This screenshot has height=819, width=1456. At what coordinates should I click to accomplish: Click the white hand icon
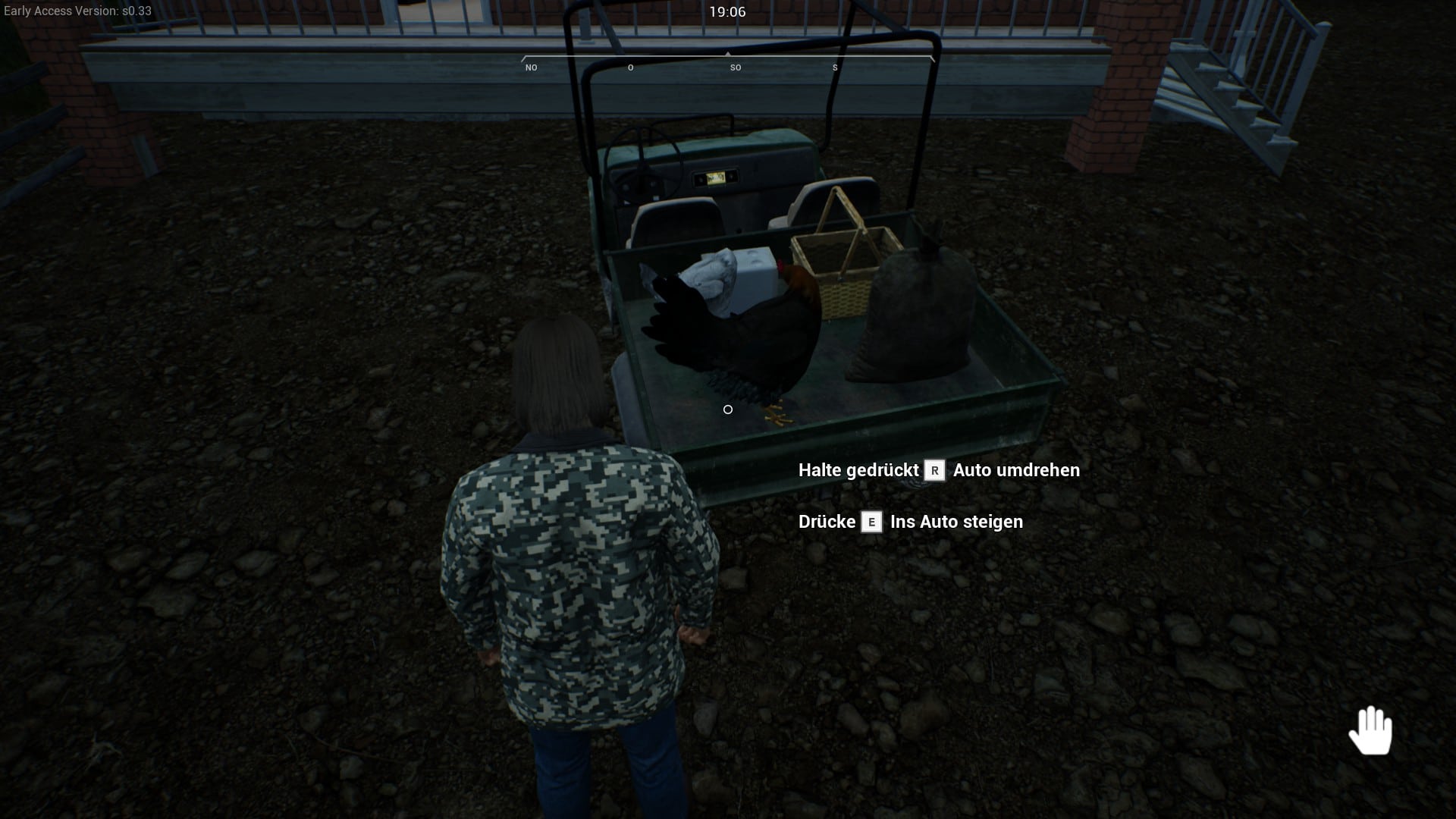pyautogui.click(x=1371, y=730)
